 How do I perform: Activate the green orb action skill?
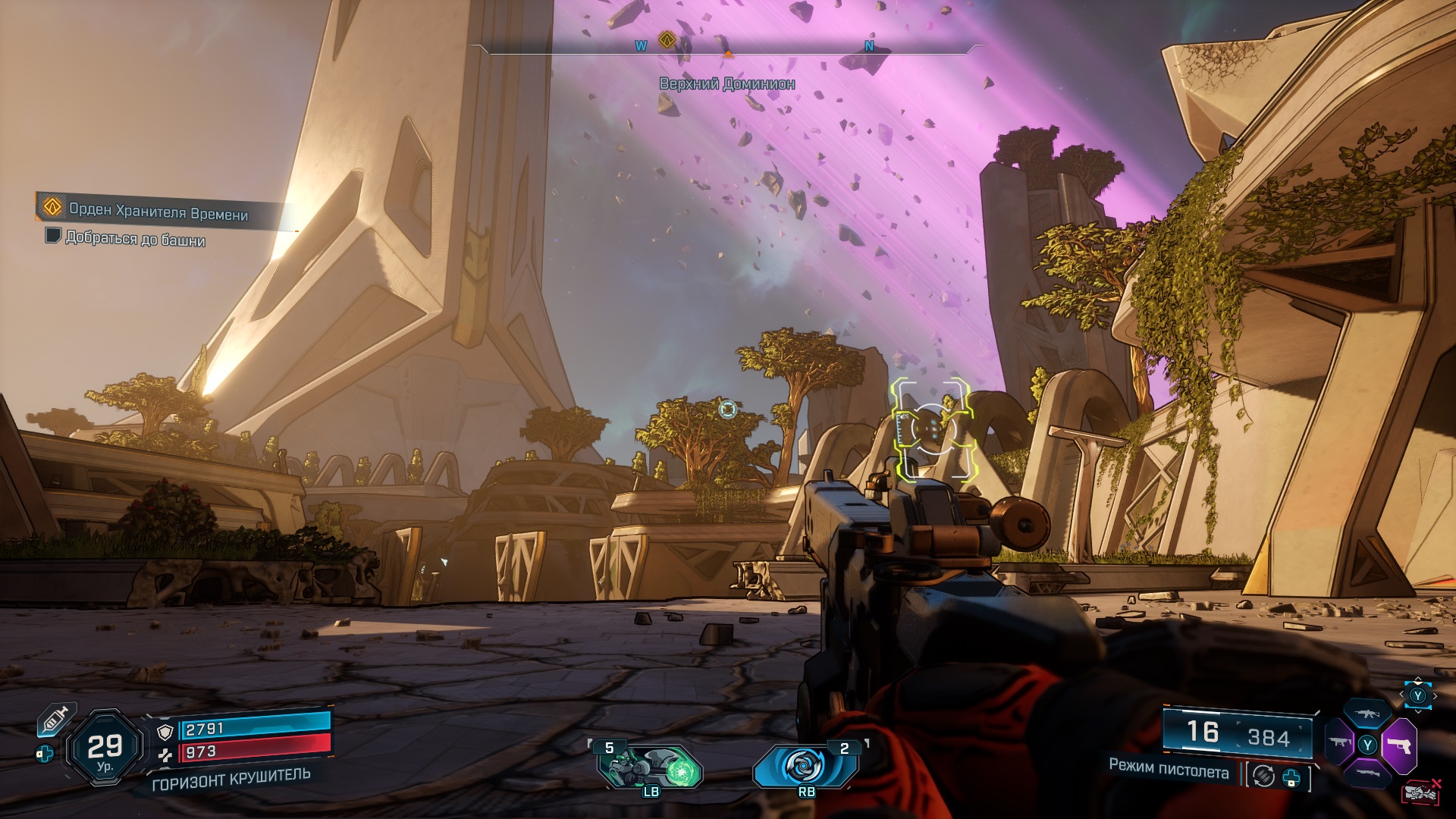[651, 767]
